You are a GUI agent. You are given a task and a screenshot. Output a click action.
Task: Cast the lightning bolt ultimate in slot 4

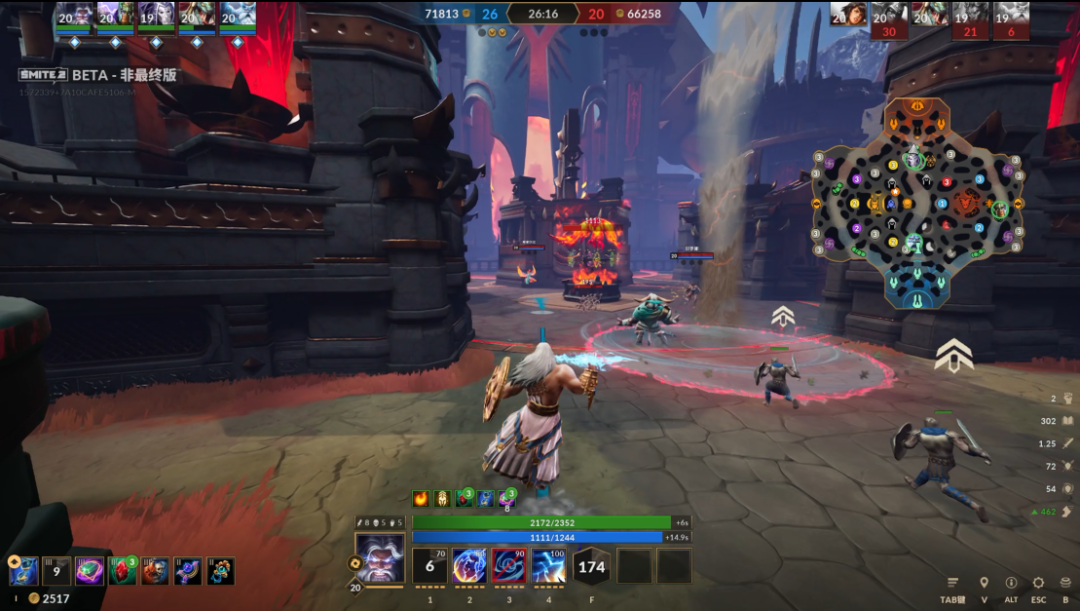pos(548,566)
